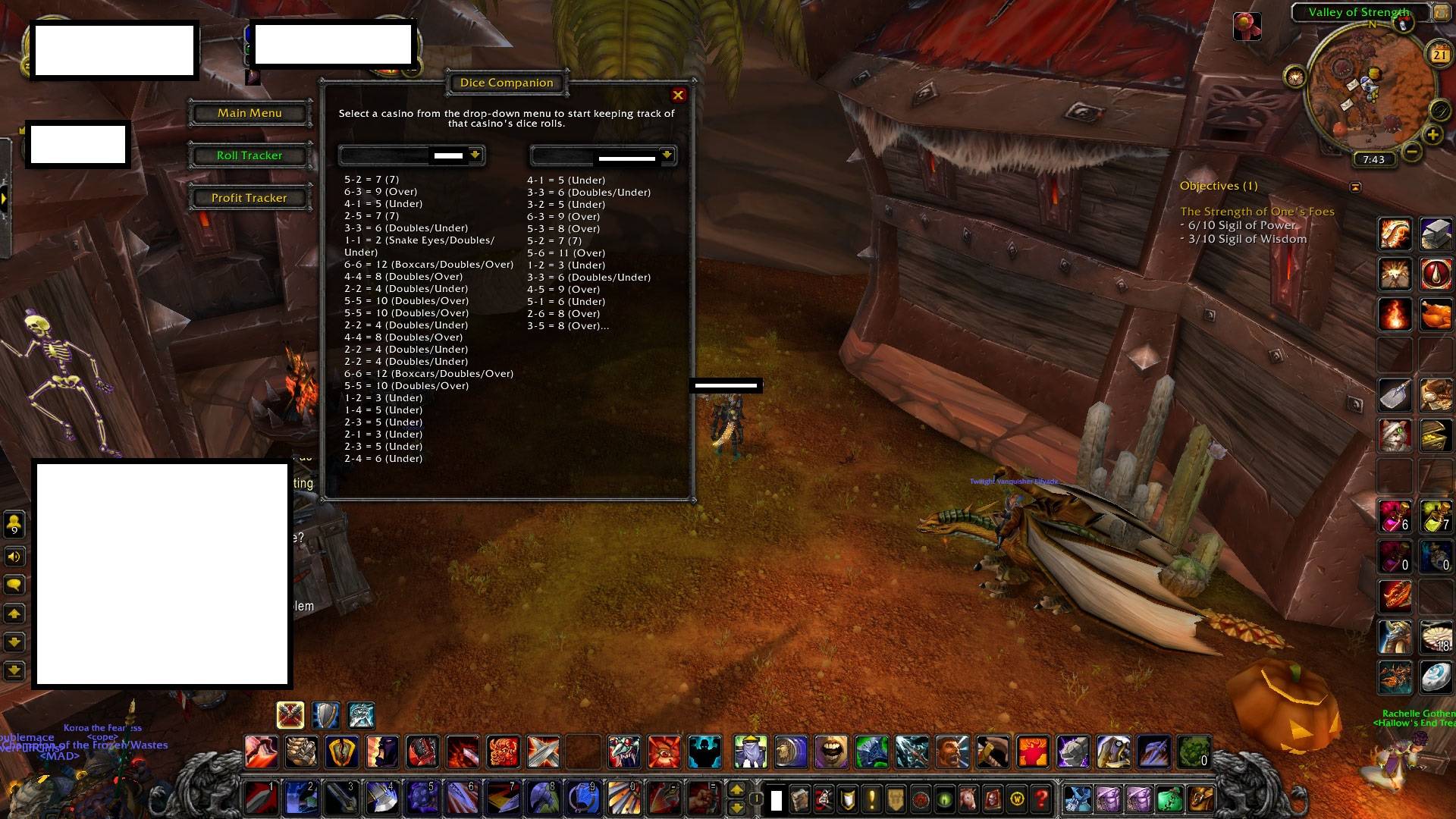Open the green loot bag slot
The height and width of the screenshot is (819, 1456).
click(1169, 799)
